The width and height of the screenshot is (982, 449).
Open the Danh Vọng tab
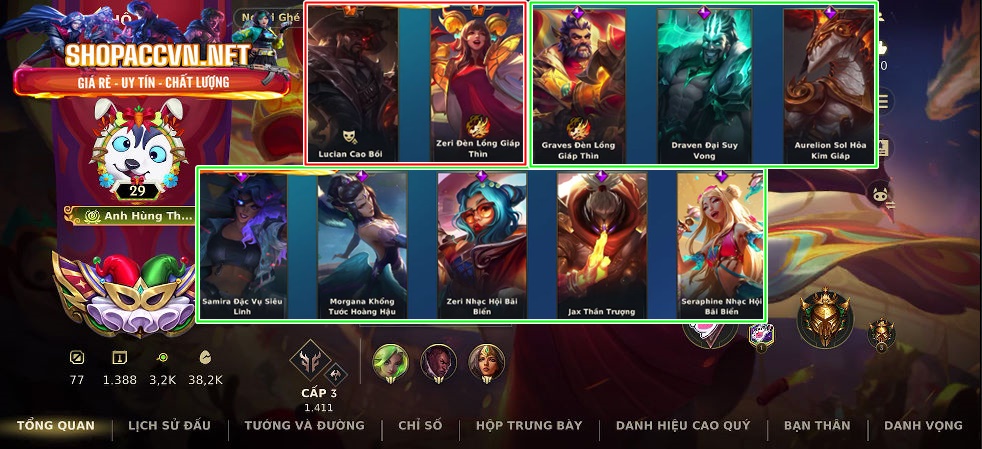923,426
